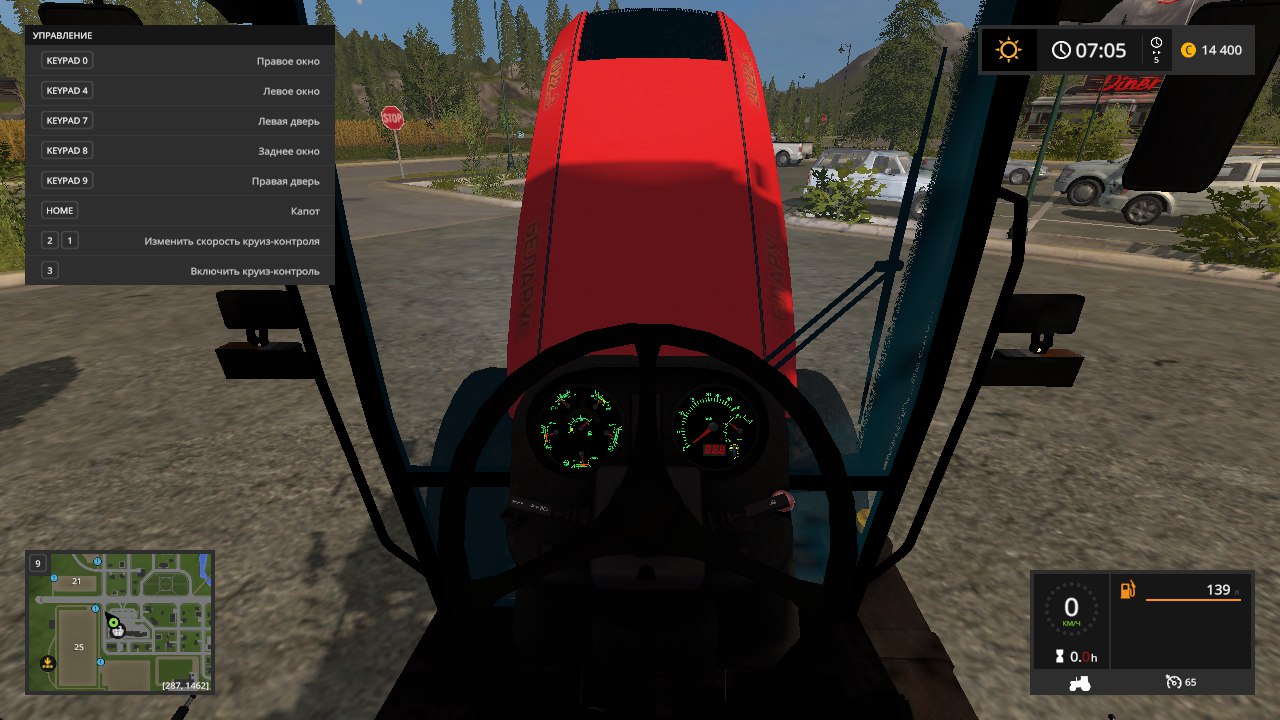This screenshot has width=1280, height=720.
Task: Click the УПРАВЛЕНИЕ panel header
Action: click(62, 35)
